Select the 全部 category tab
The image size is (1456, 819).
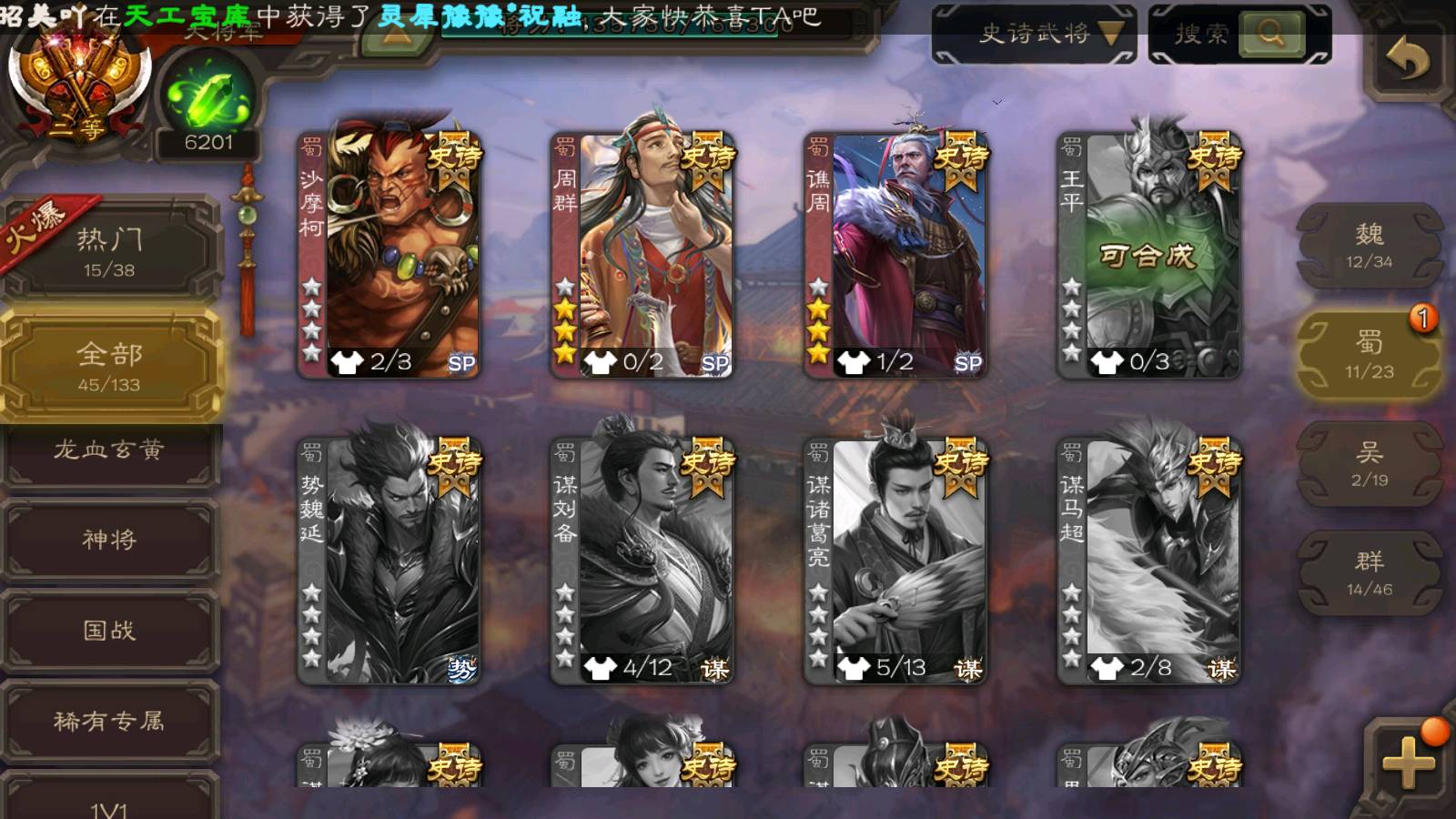pos(109,366)
